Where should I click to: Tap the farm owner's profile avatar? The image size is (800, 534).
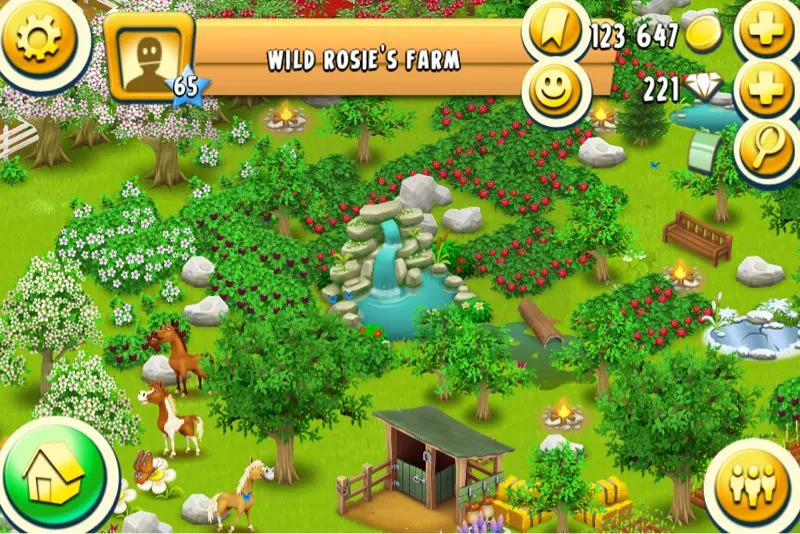(x=149, y=55)
